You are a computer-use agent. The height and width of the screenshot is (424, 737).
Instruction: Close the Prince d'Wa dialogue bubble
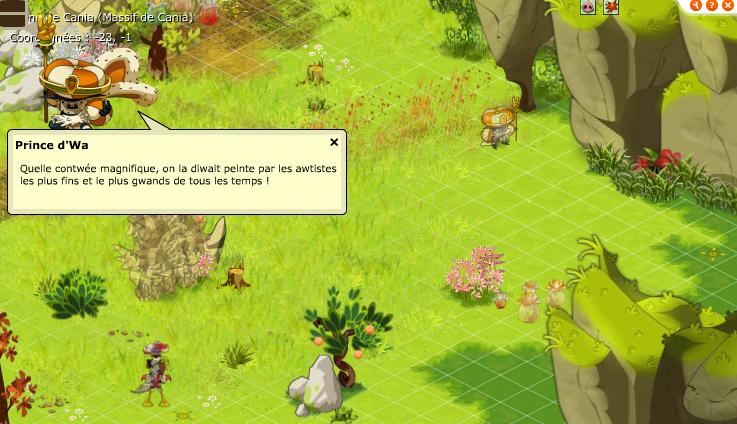click(x=334, y=143)
